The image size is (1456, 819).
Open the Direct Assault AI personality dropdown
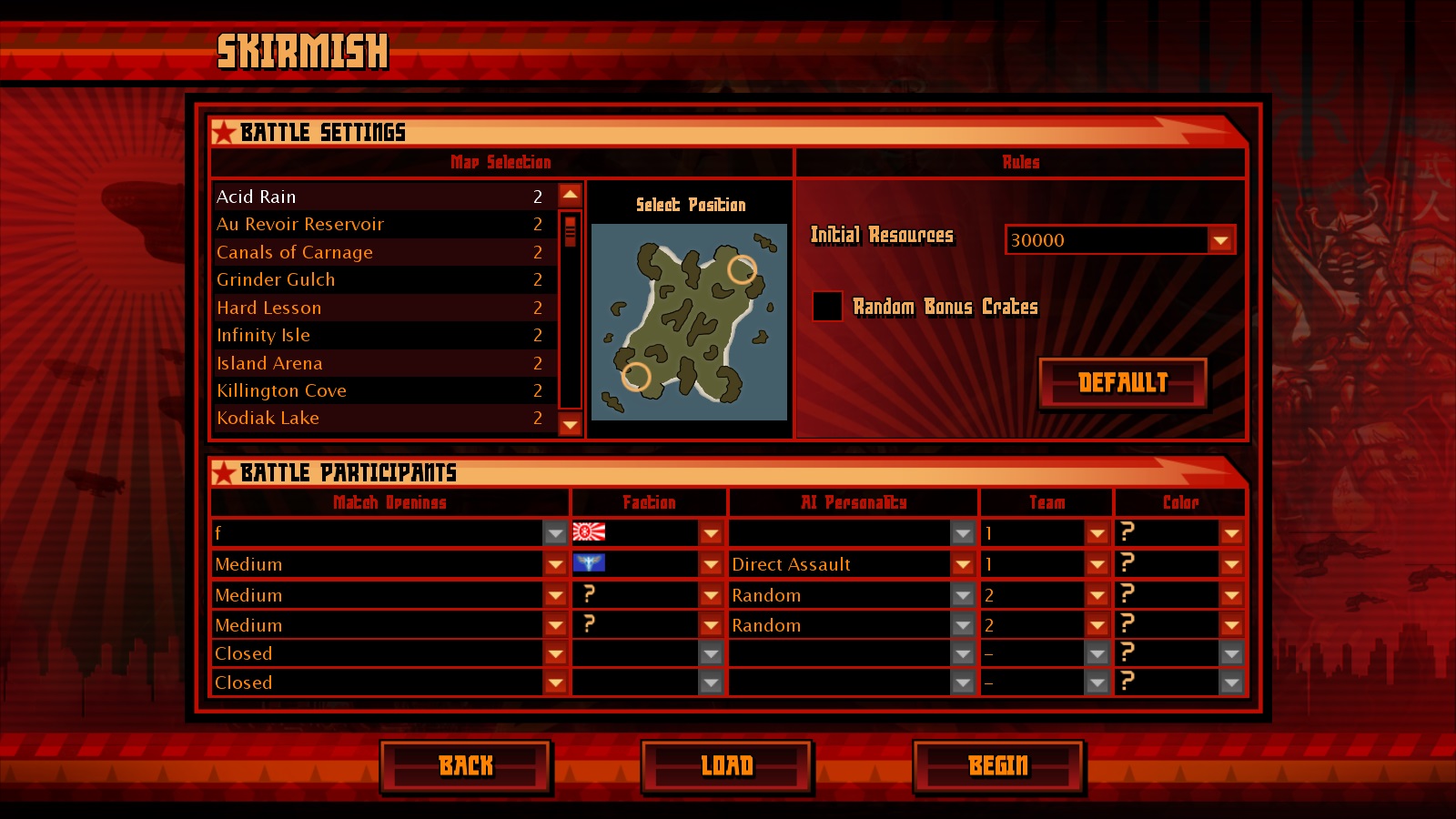963,565
